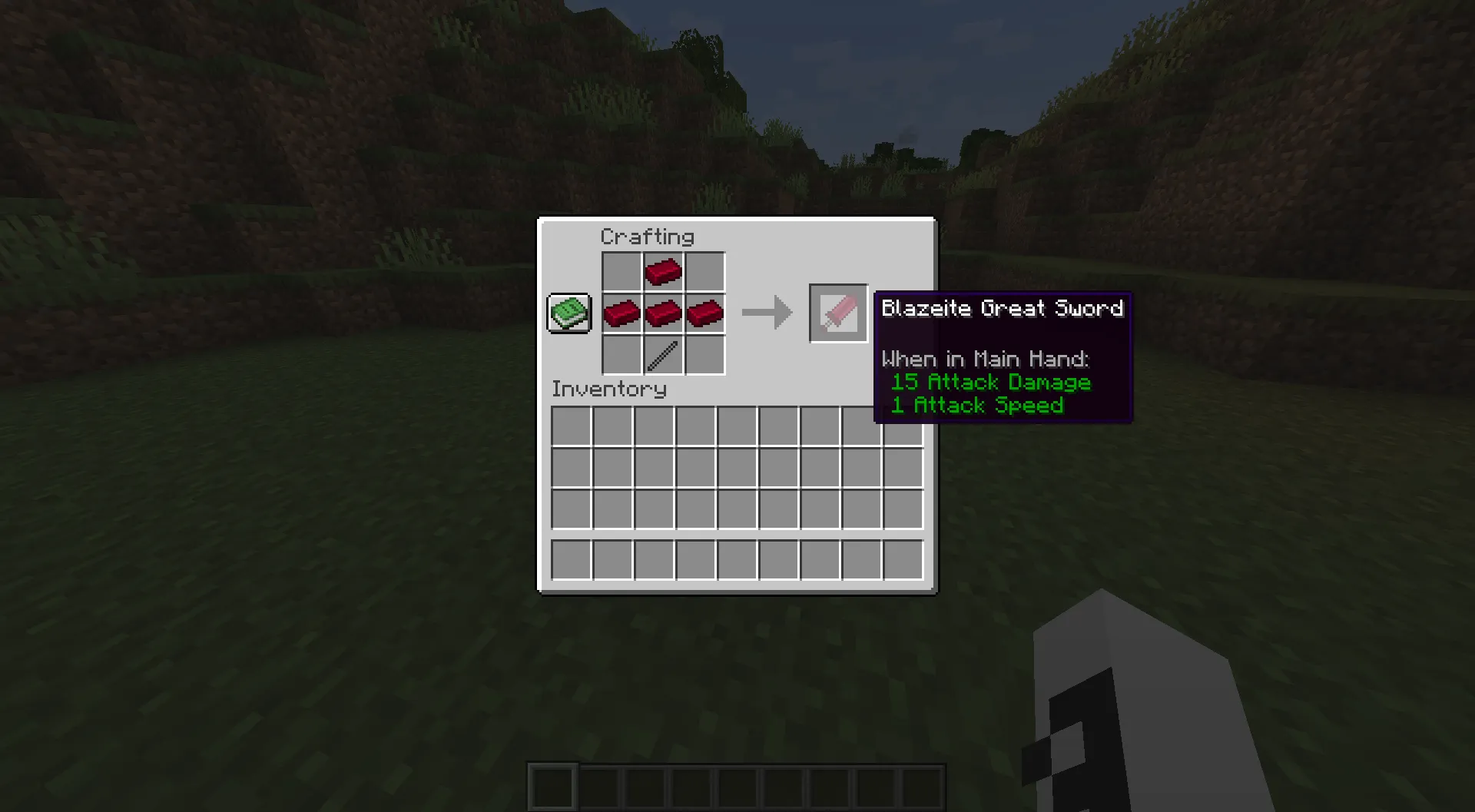This screenshot has width=1475, height=812.
Task: Pick up the center blazeite ingot
Action: pos(663,313)
